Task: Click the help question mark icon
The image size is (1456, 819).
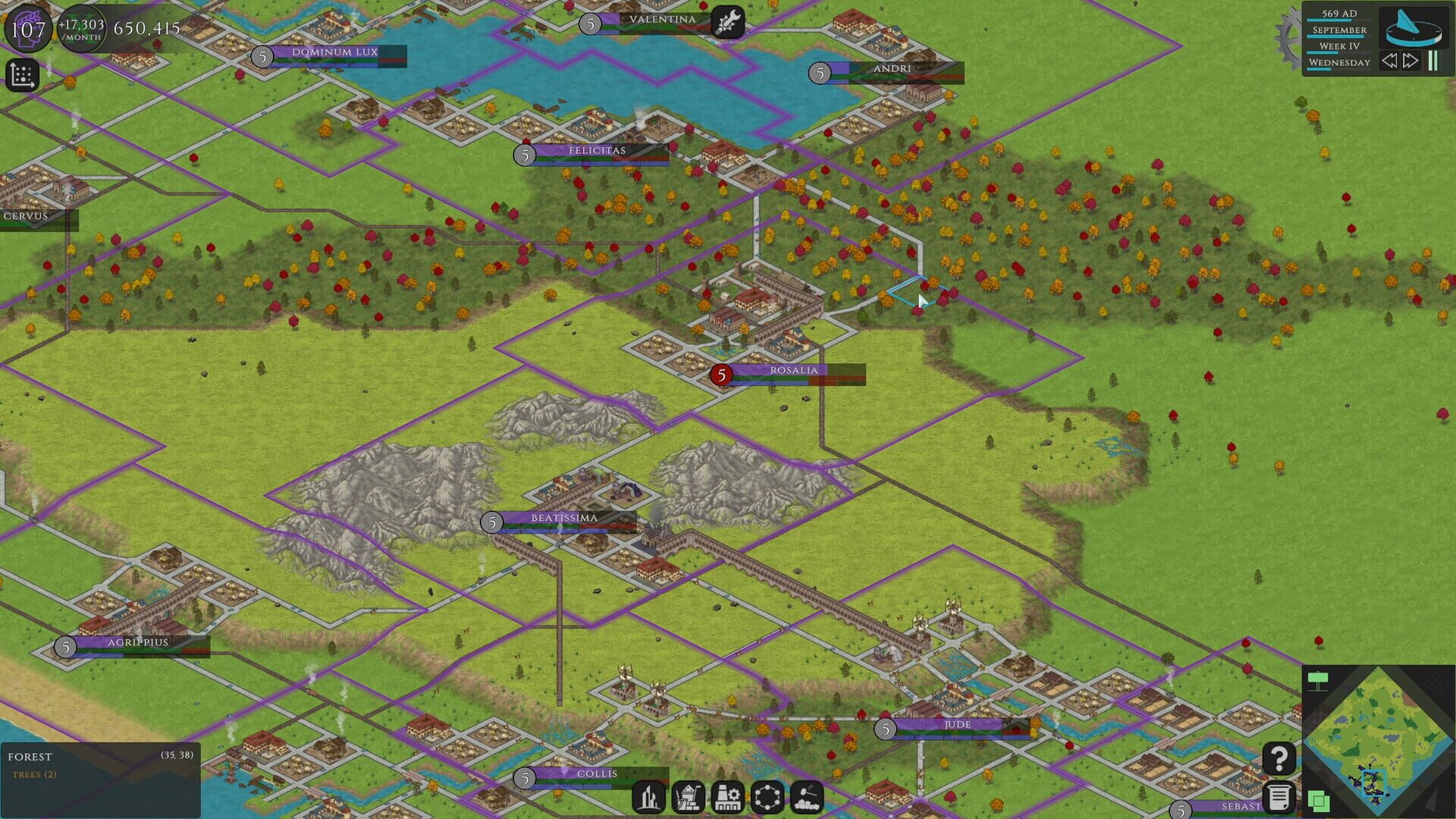Action: click(x=1279, y=758)
